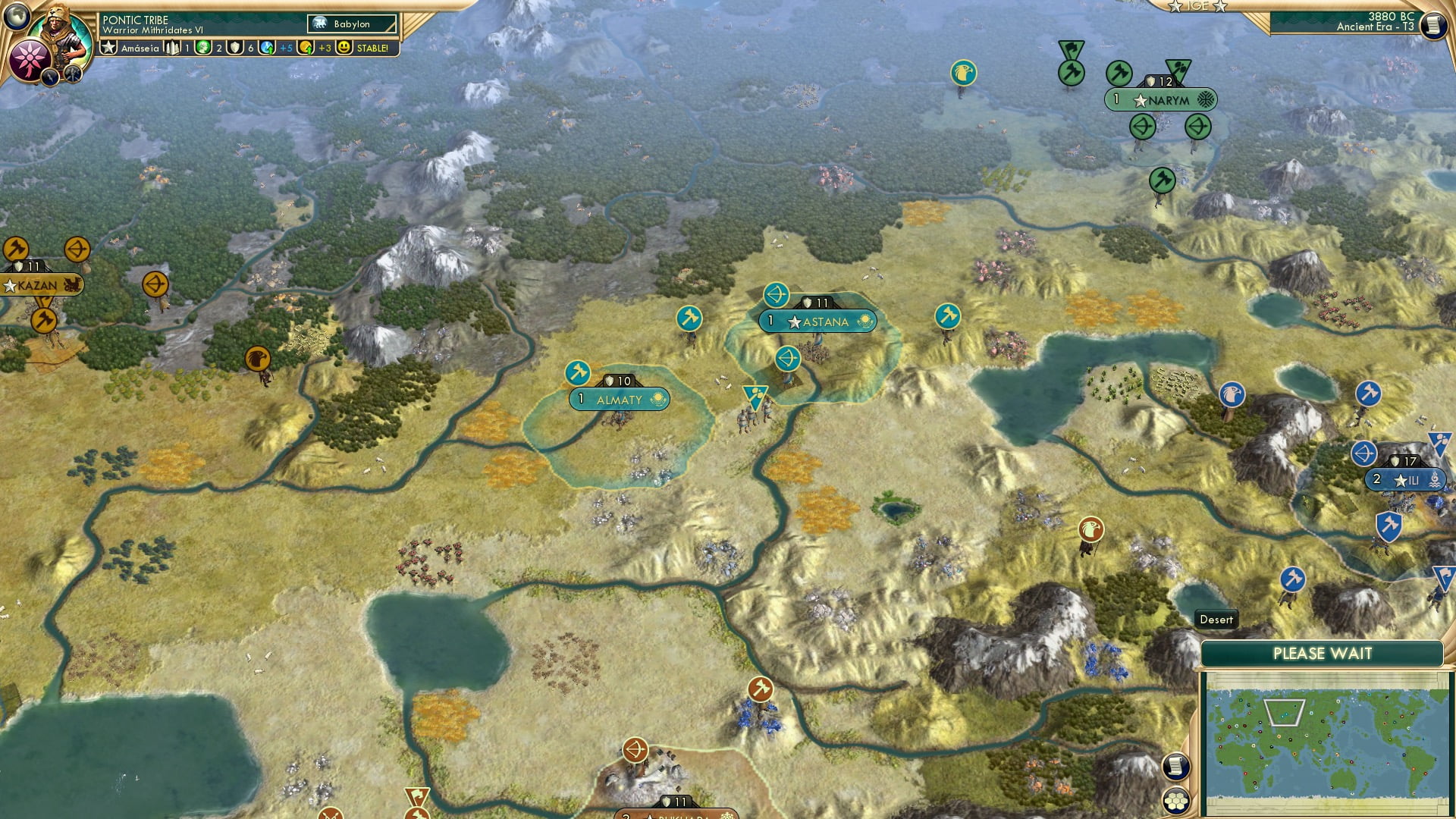Click the hex grid icon beside the minimap
The width and height of the screenshot is (1456, 819).
point(1176,801)
